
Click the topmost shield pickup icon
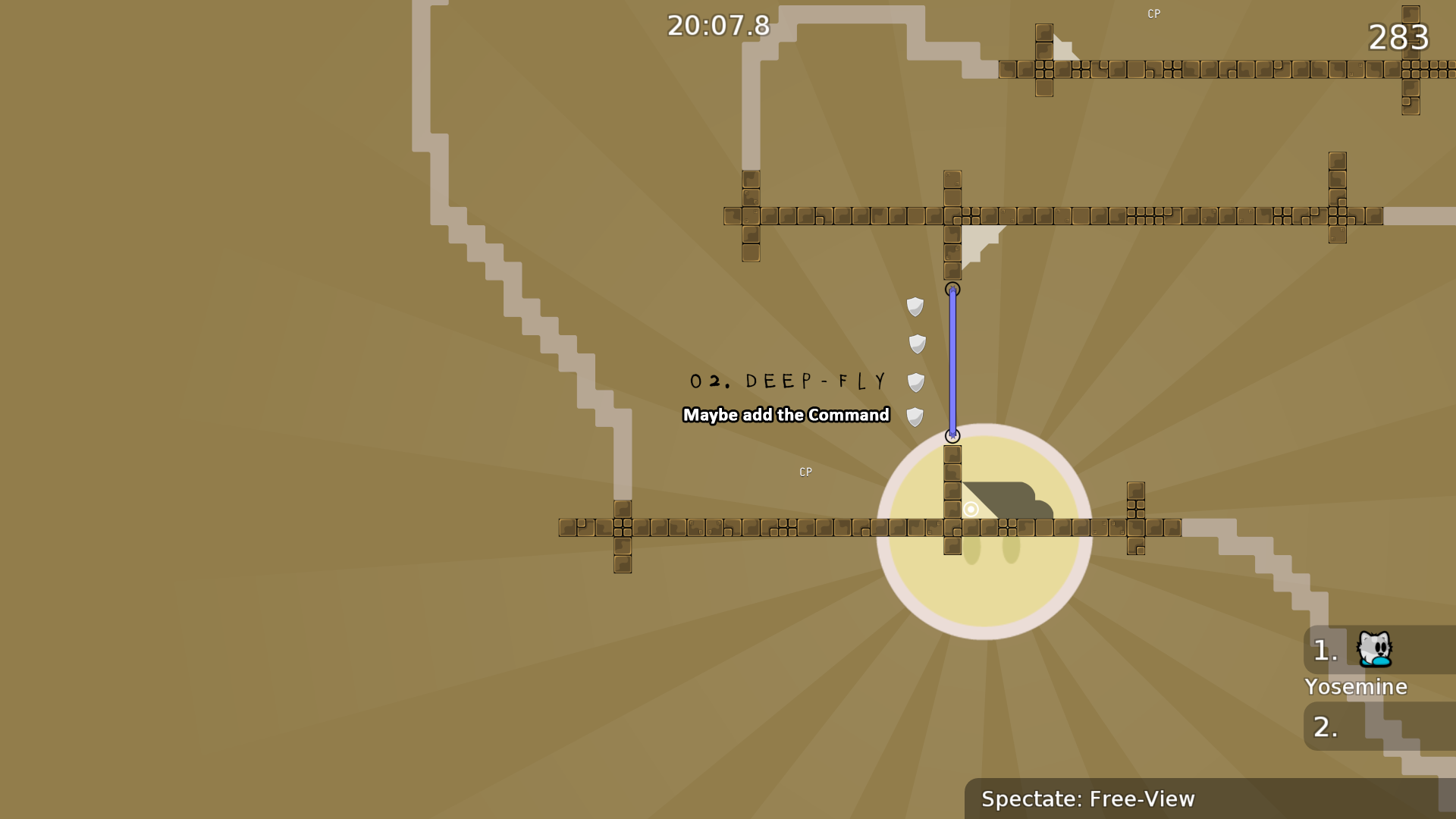[915, 306]
